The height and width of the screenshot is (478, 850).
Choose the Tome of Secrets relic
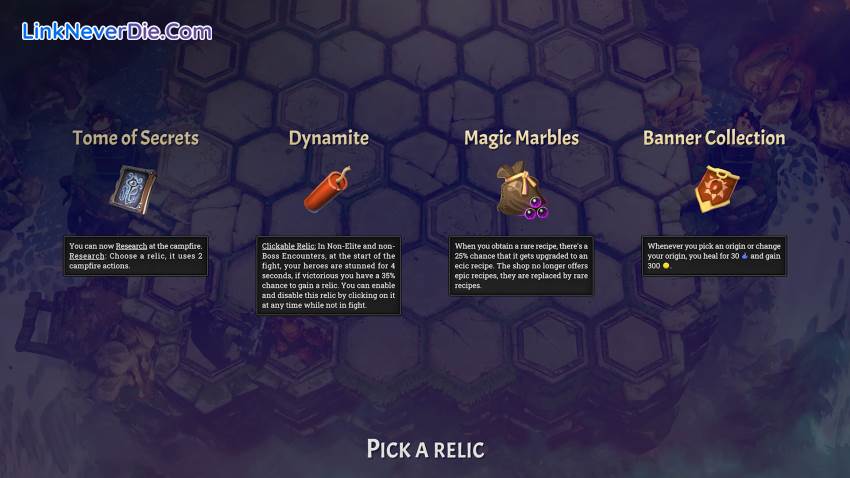pos(133,190)
